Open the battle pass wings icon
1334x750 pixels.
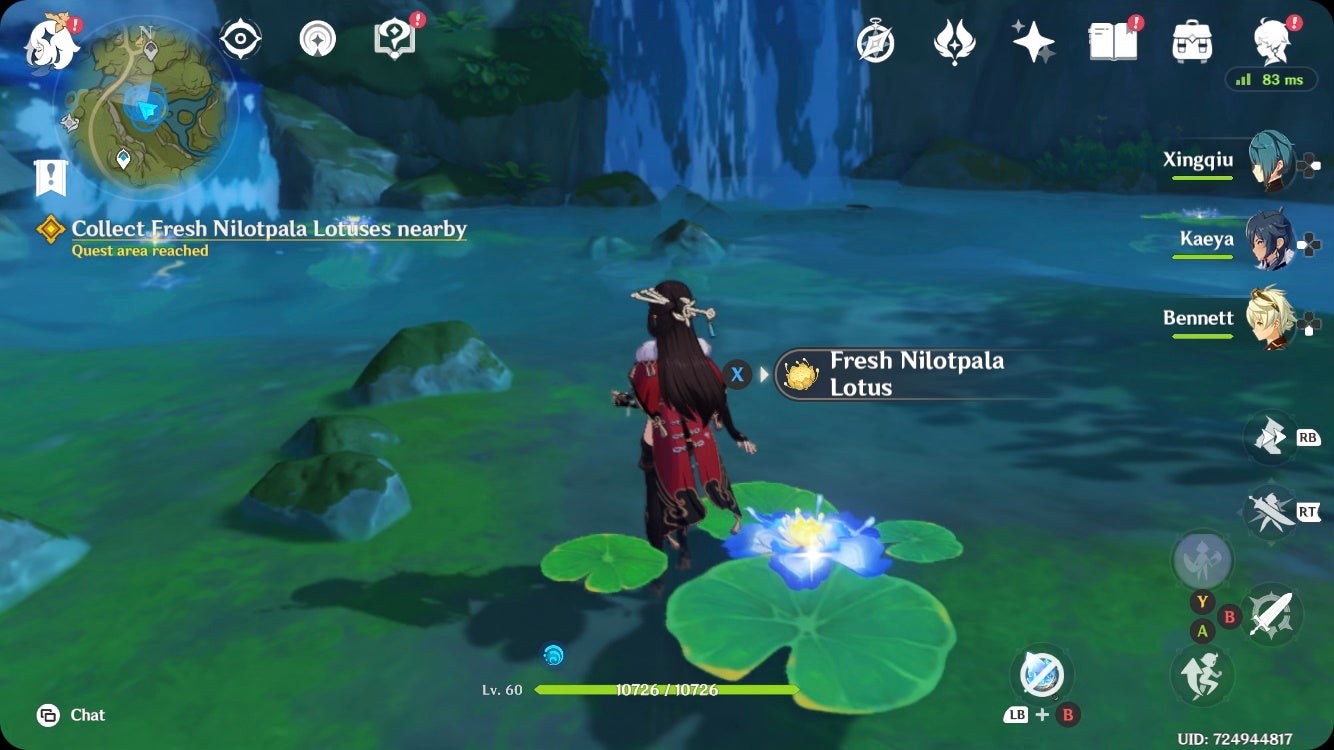pos(954,42)
